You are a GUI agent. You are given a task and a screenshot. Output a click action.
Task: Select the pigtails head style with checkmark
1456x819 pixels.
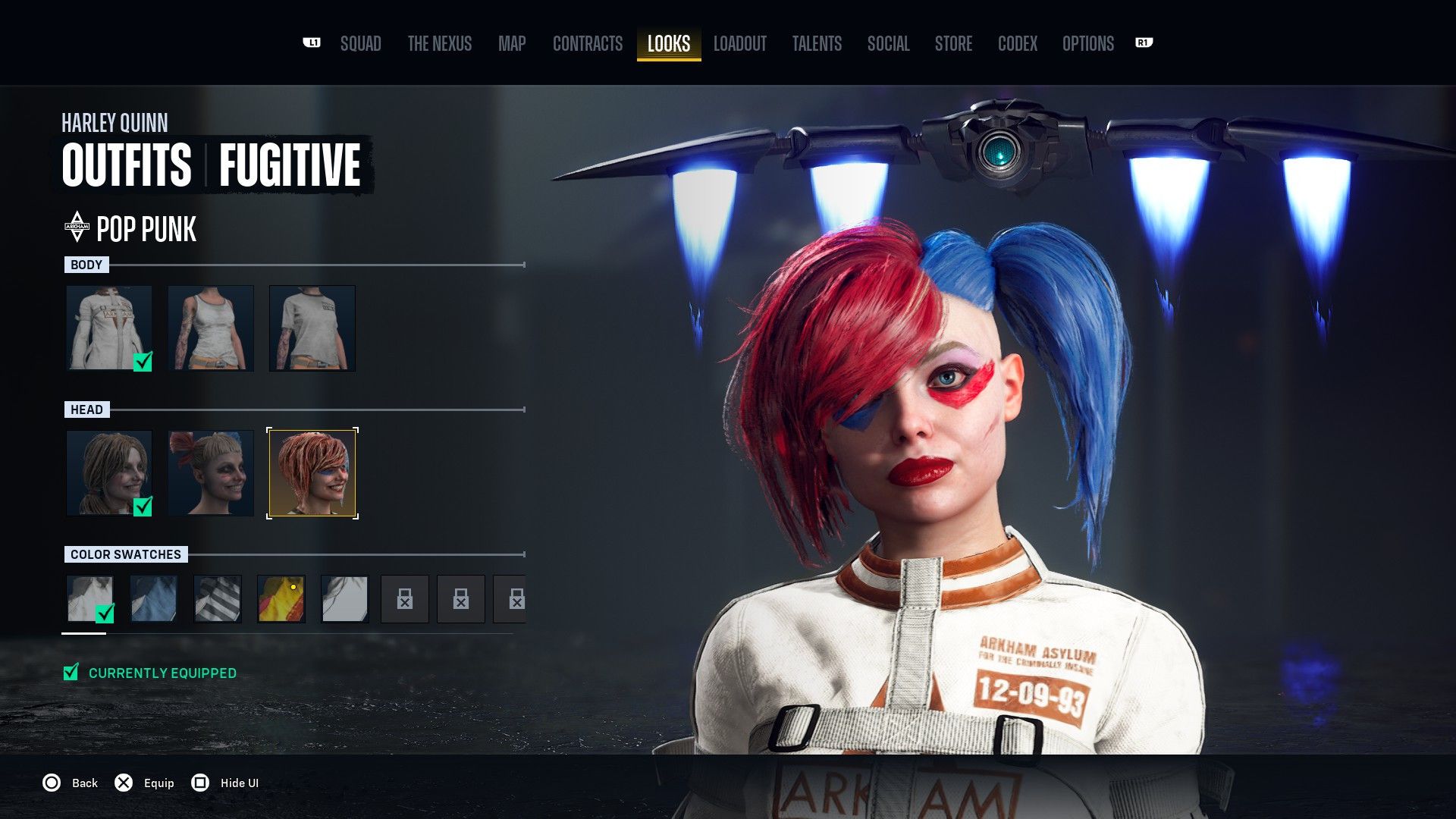[109, 473]
